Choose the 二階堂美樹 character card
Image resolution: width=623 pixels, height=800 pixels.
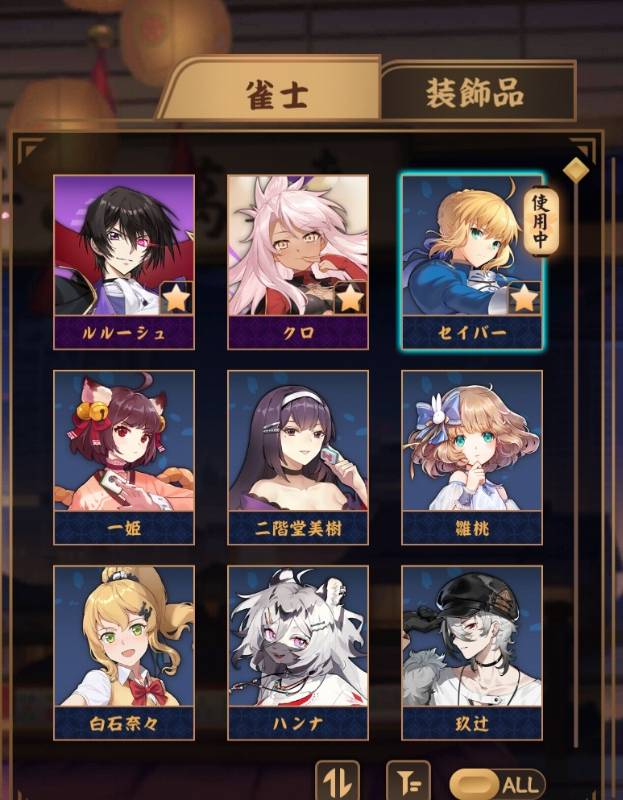(x=298, y=456)
